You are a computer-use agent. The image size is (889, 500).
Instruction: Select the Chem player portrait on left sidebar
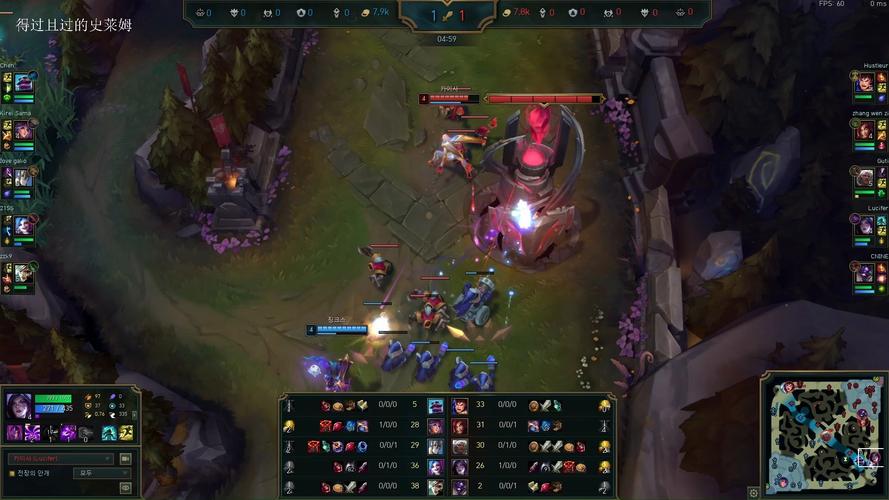coord(24,82)
